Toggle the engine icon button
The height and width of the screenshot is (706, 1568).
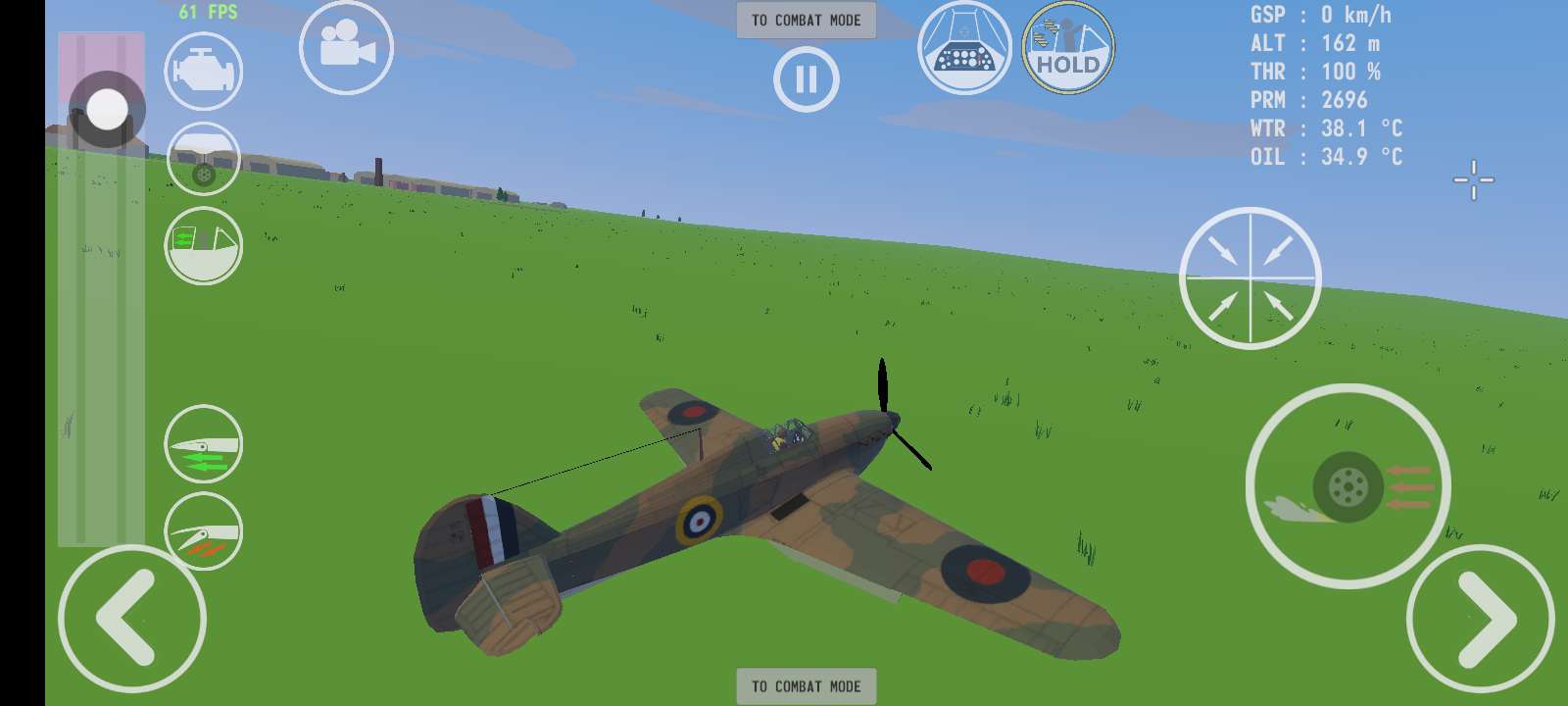coord(203,71)
